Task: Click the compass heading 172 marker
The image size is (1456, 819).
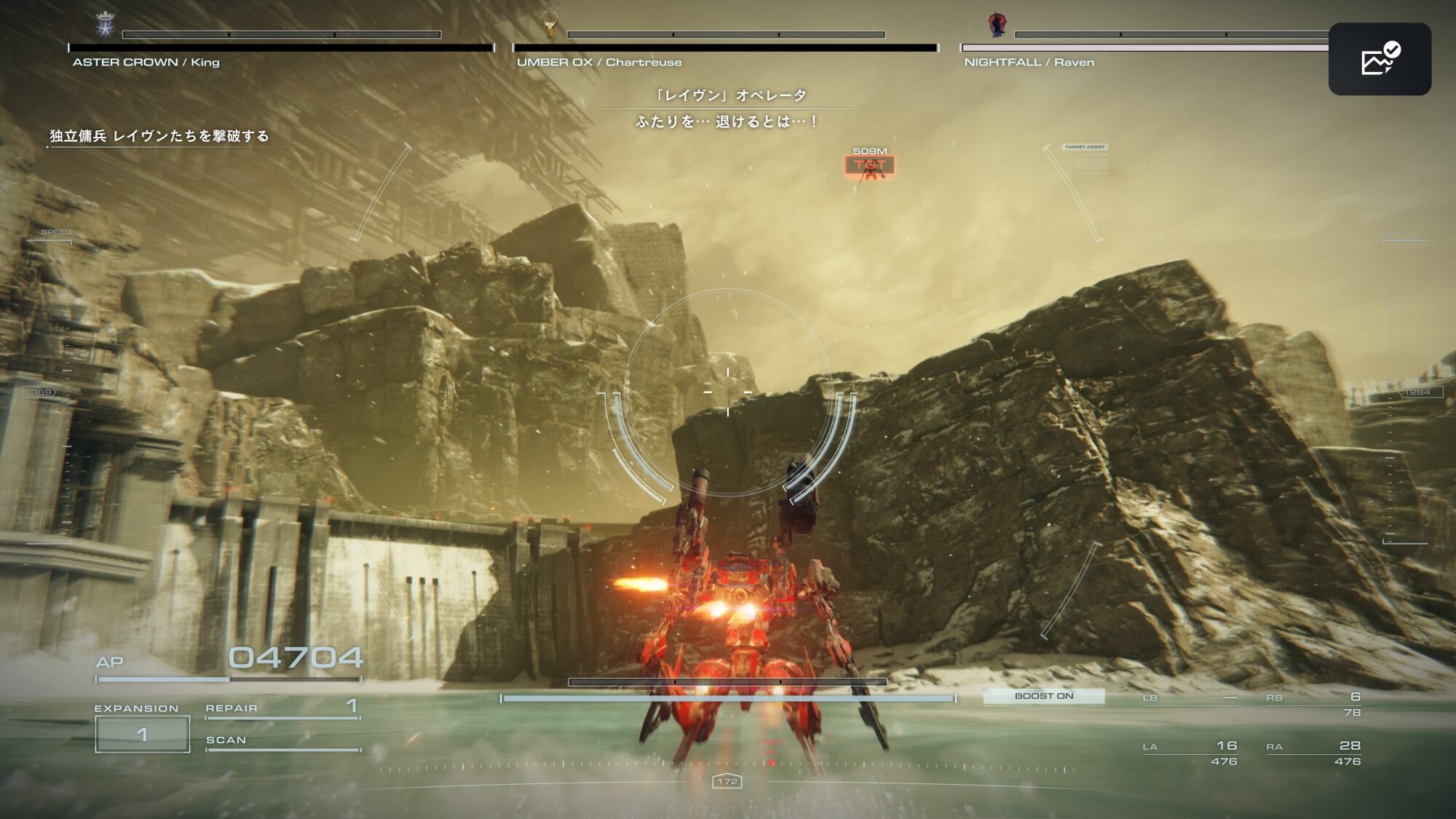Action: click(x=727, y=781)
